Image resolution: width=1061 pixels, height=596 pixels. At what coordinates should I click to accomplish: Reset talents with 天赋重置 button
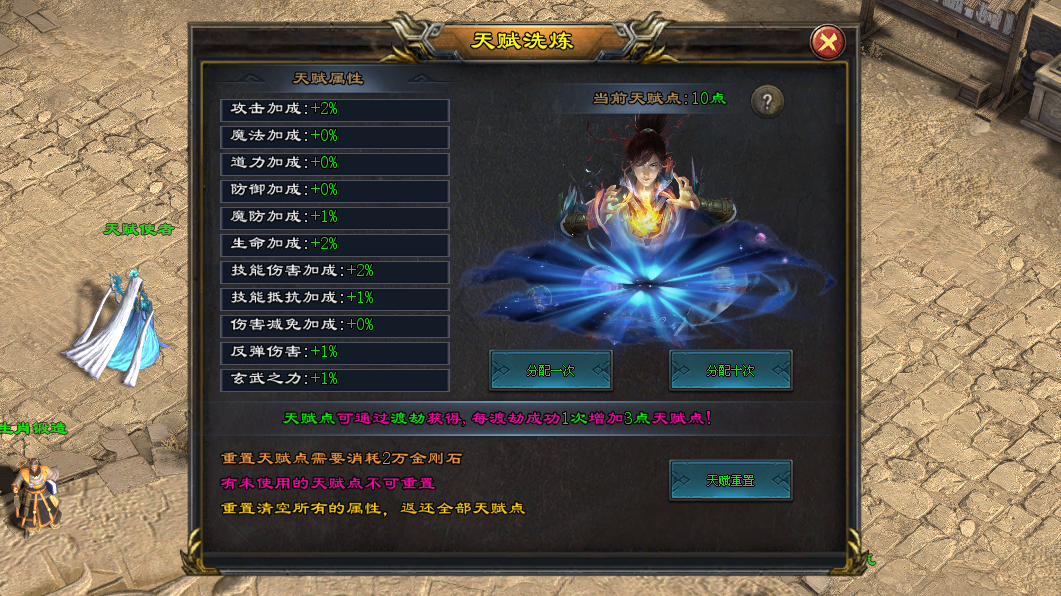tap(730, 480)
